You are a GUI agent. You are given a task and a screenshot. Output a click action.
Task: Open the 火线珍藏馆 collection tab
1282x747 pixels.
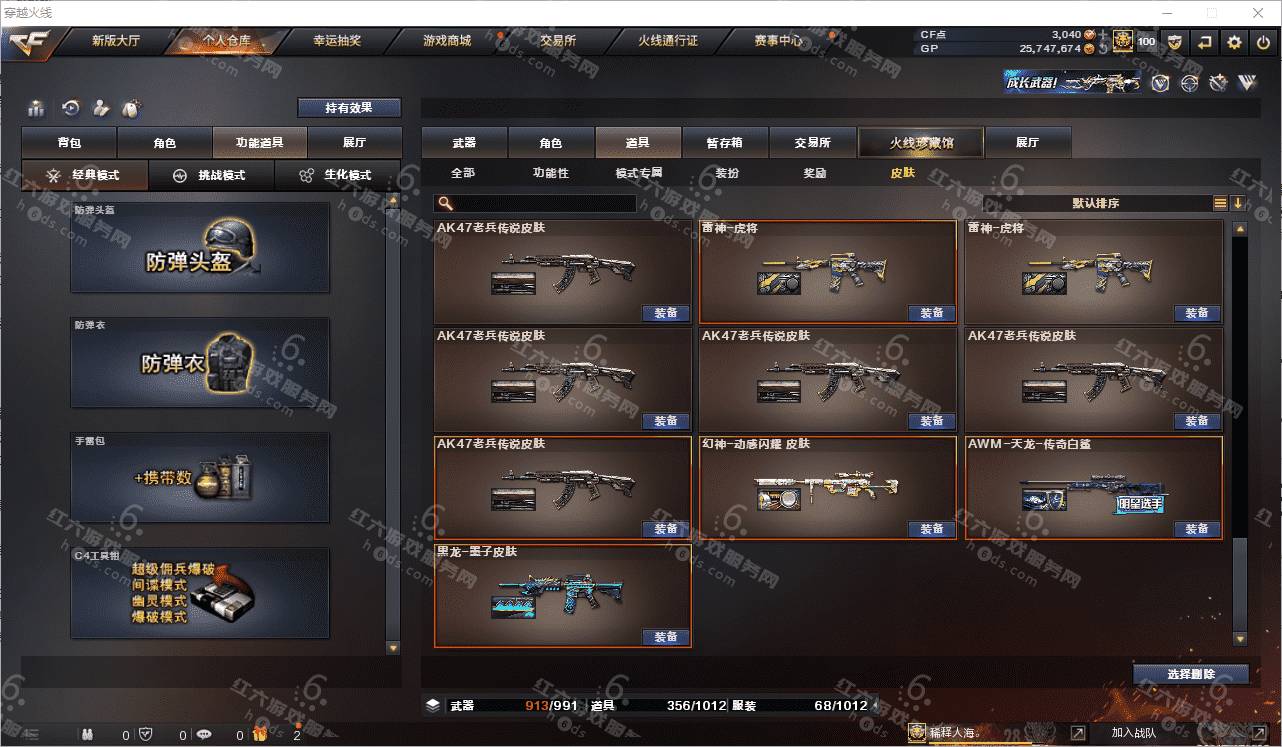(921, 143)
